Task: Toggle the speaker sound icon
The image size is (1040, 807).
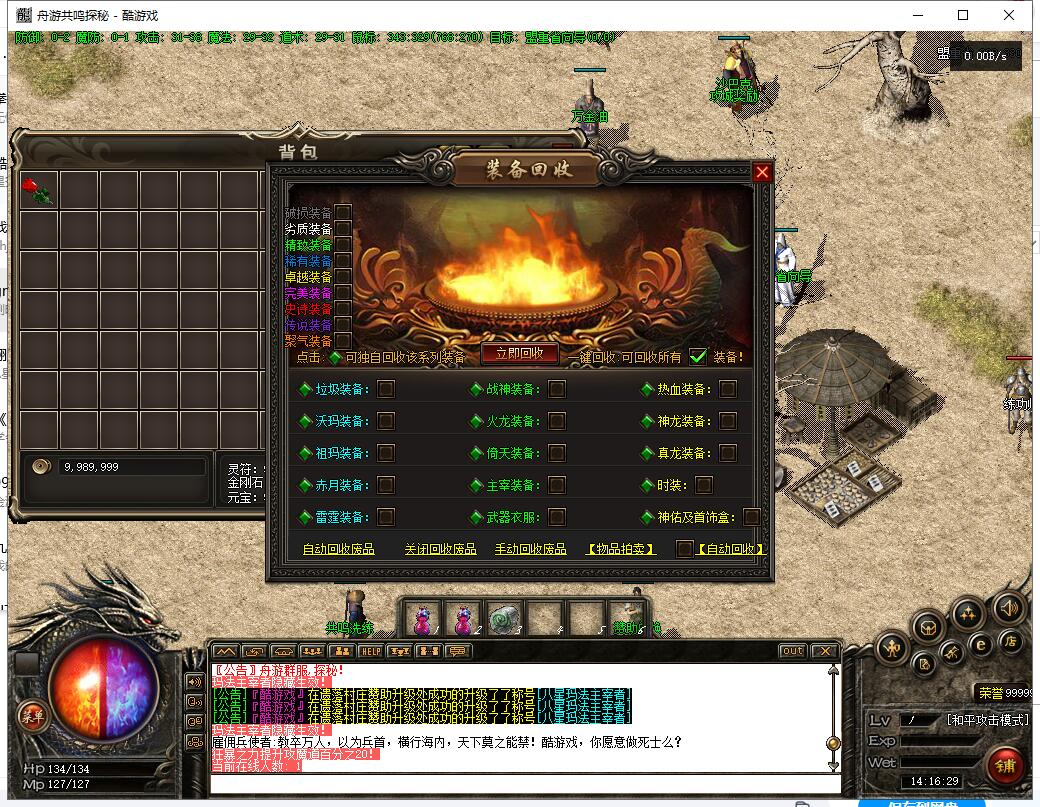Action: tap(1009, 607)
